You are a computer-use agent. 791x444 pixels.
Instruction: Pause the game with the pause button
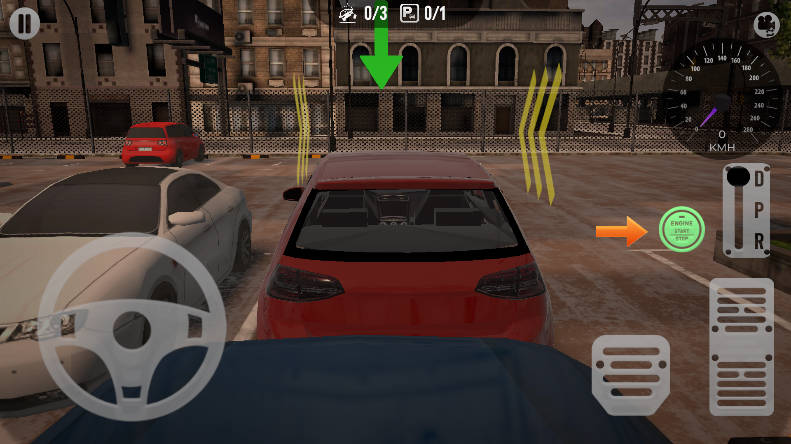click(x=24, y=23)
